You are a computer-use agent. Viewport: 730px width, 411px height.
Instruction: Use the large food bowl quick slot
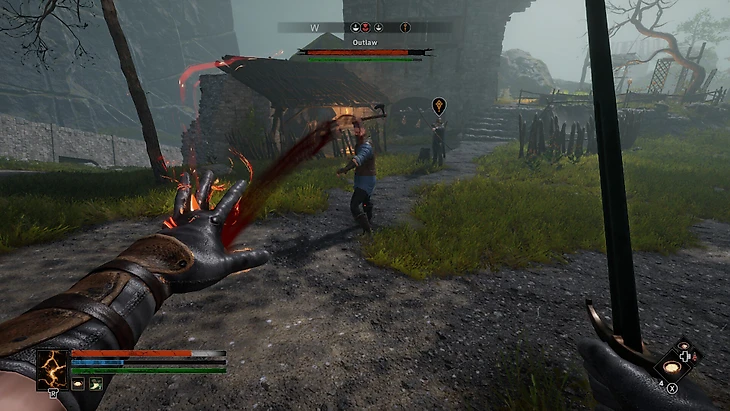[x=674, y=367]
